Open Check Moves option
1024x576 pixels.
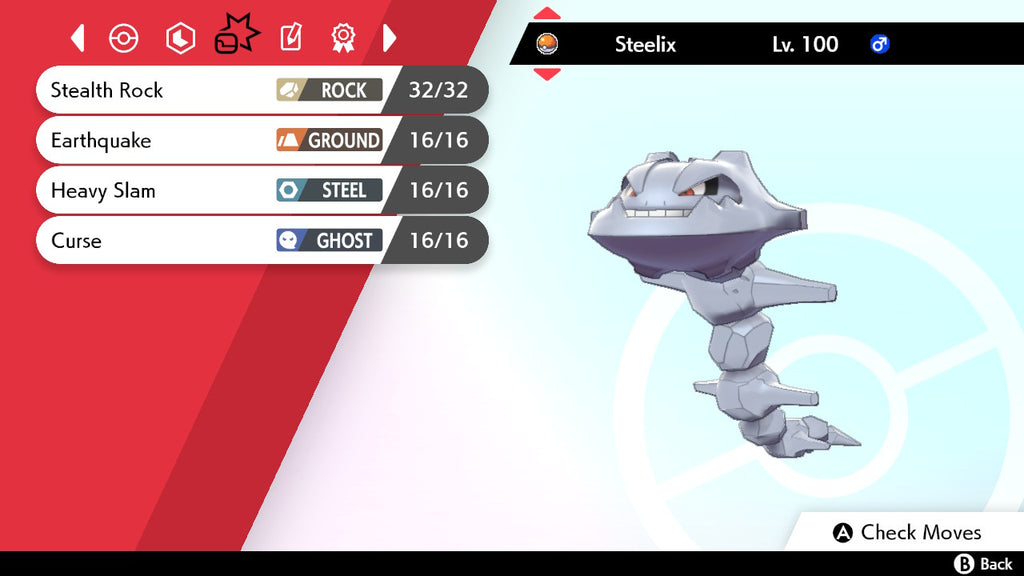(908, 533)
